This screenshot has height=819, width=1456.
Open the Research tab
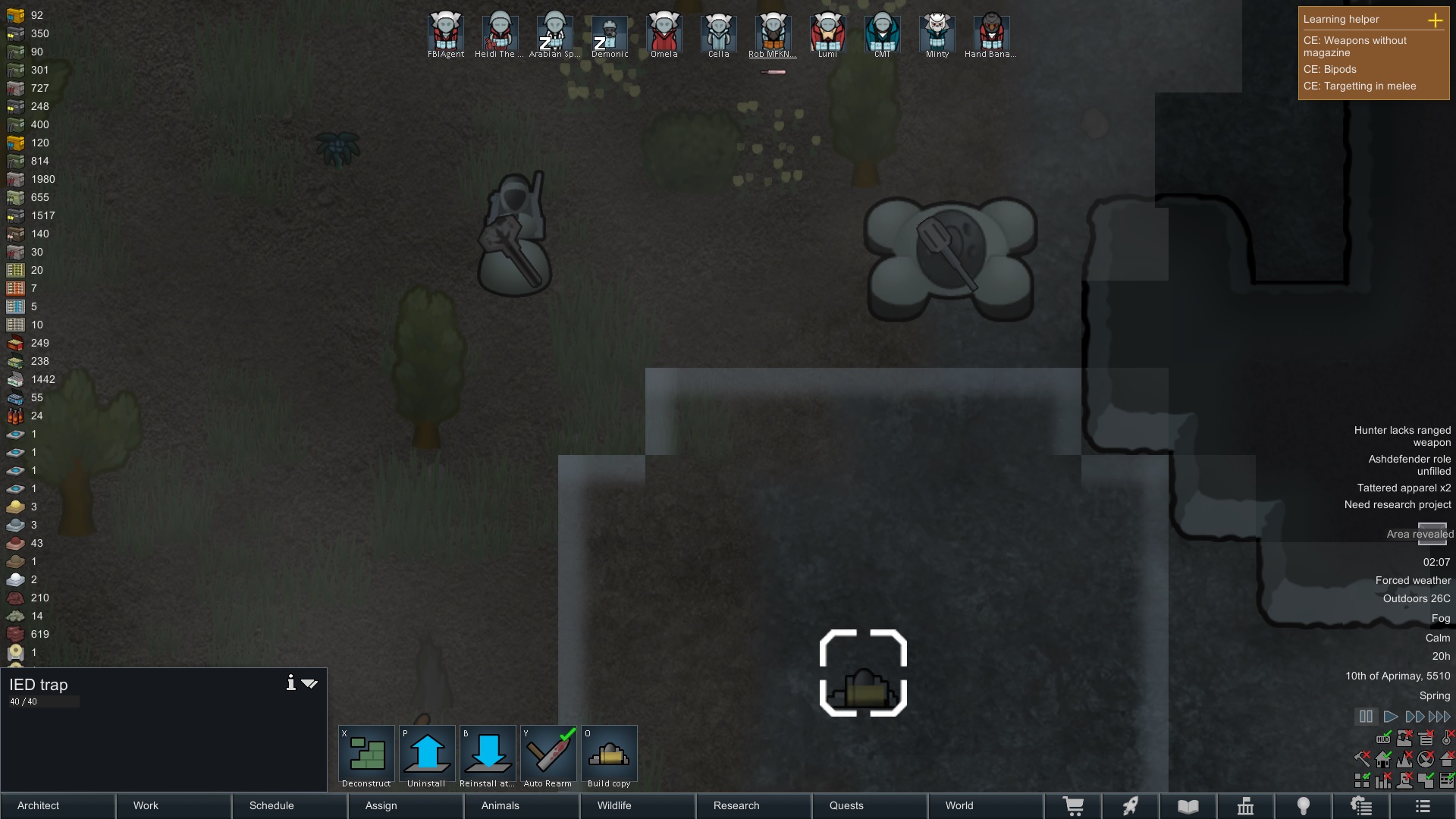pyautogui.click(x=736, y=806)
